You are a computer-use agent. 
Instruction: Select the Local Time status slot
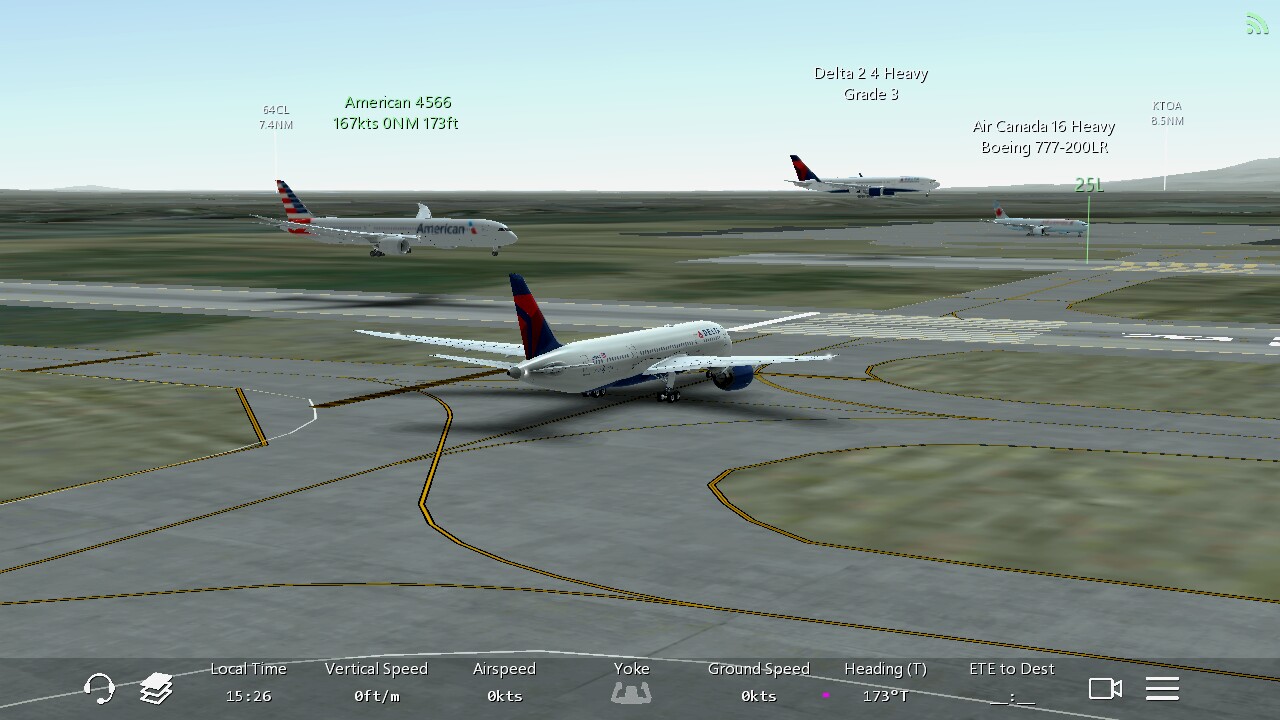click(248, 683)
